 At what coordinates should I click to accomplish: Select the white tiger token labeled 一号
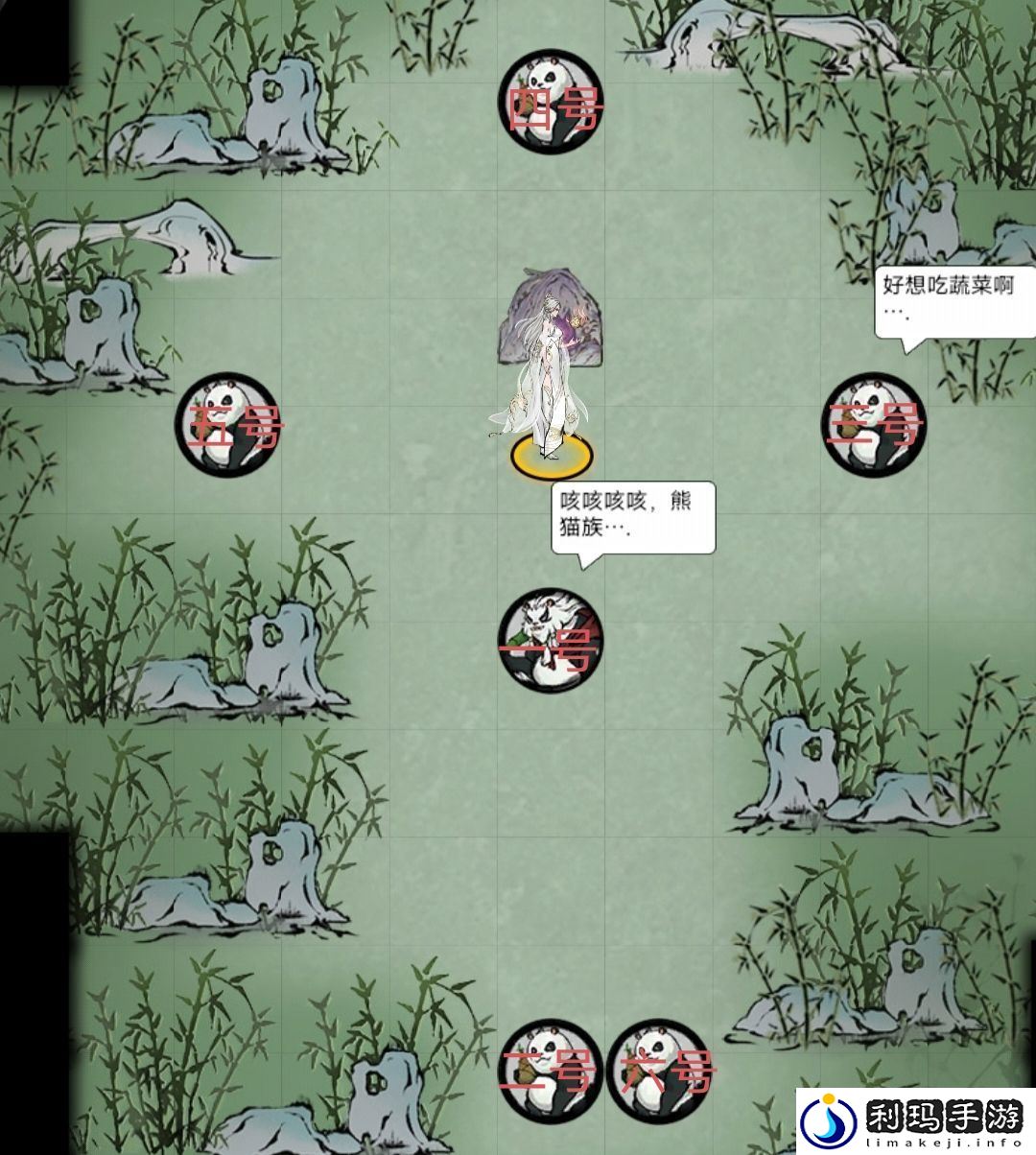[x=549, y=640]
